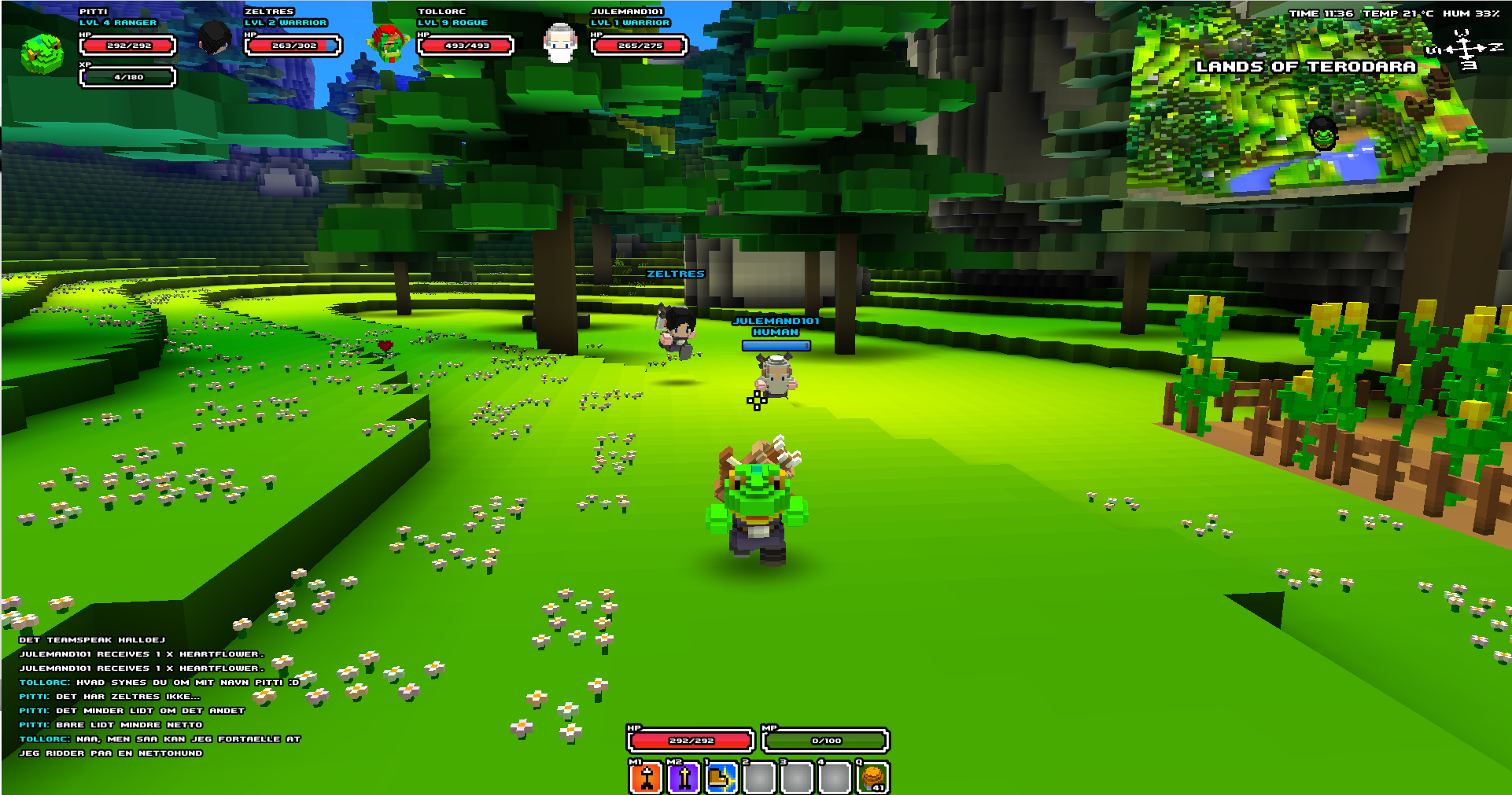
Task: Activate the M1 orange arrow shot ability
Action: 646,778
